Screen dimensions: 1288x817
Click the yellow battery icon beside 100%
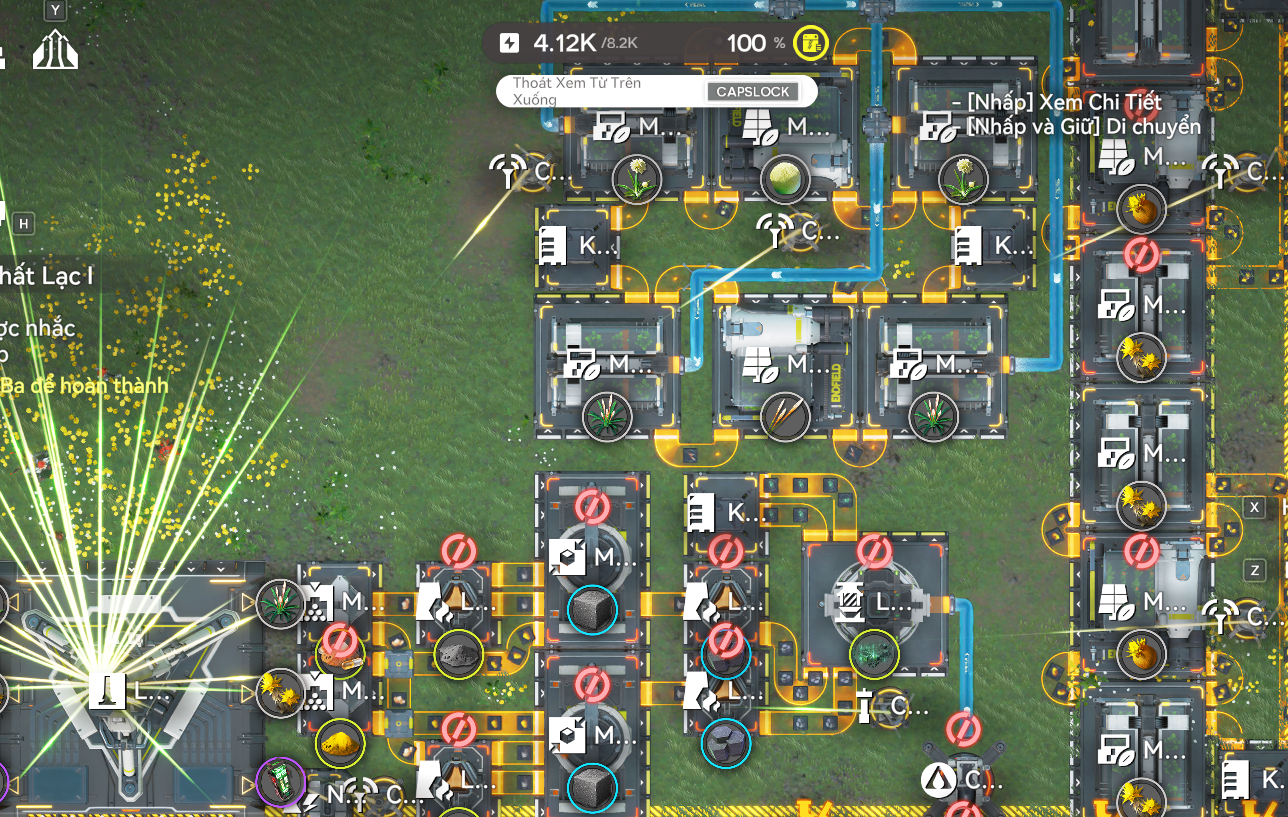click(810, 44)
